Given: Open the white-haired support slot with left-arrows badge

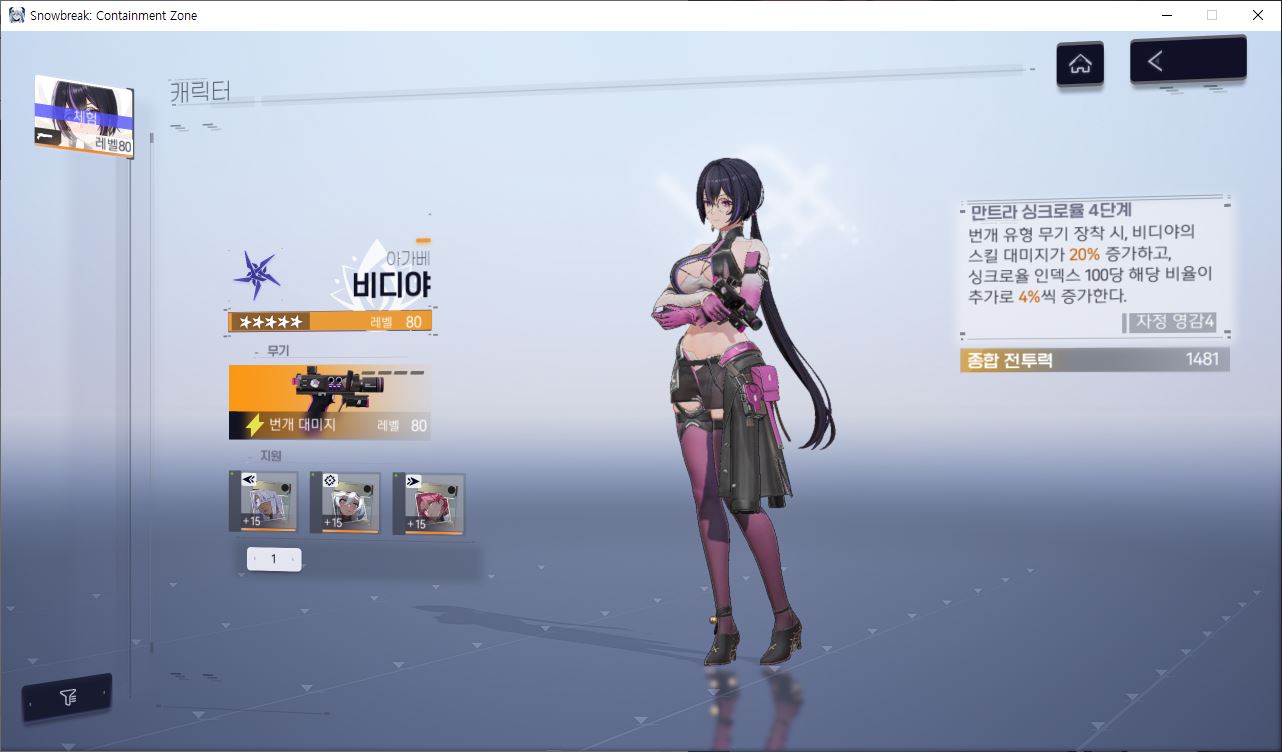Looking at the screenshot, I should [x=264, y=503].
